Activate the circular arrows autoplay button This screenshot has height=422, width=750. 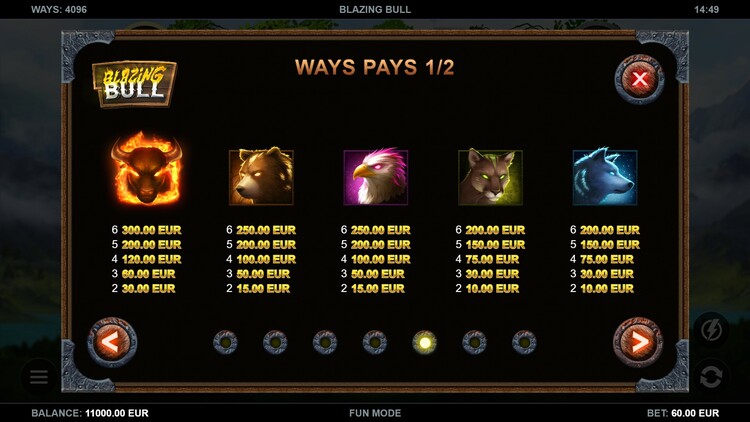(x=711, y=377)
